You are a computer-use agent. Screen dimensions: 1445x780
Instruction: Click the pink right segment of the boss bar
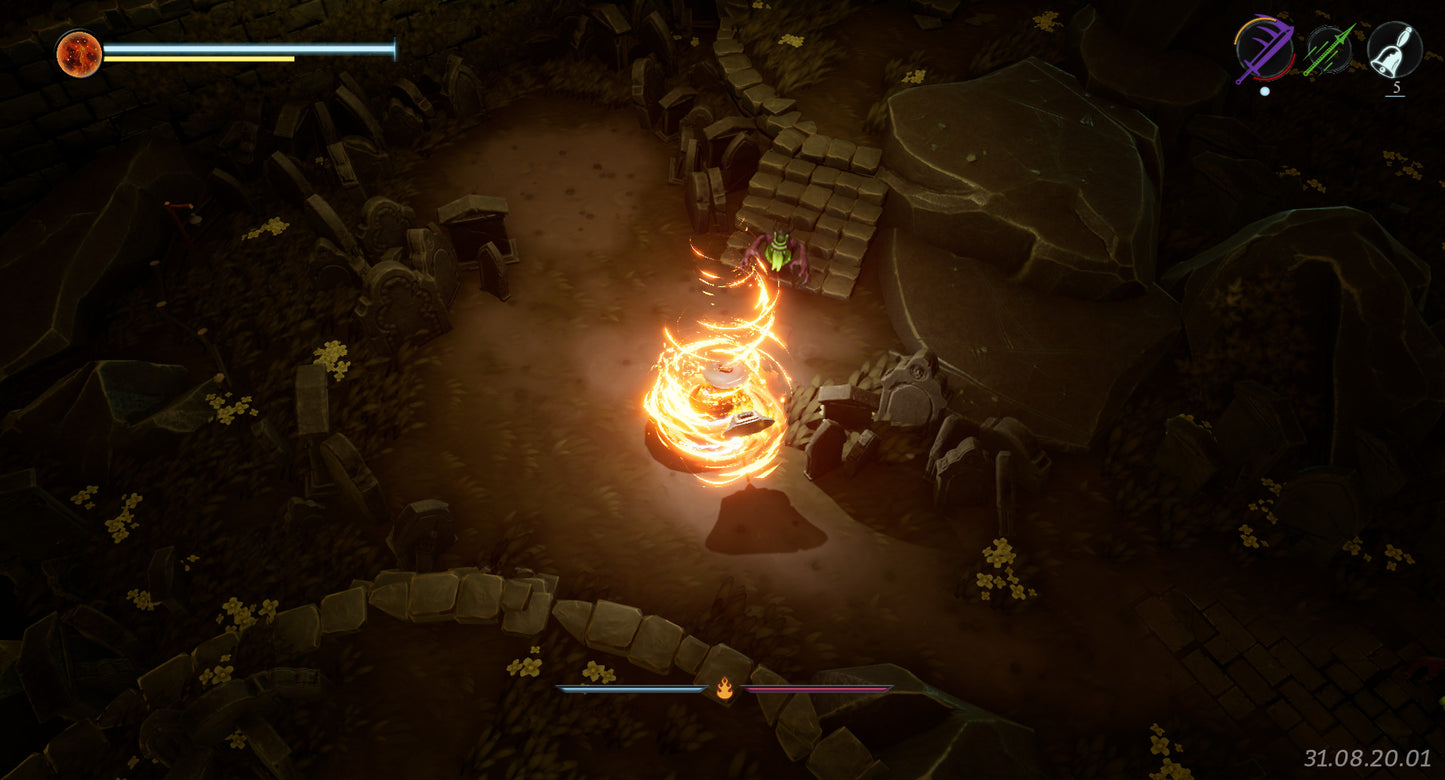[x=820, y=689]
